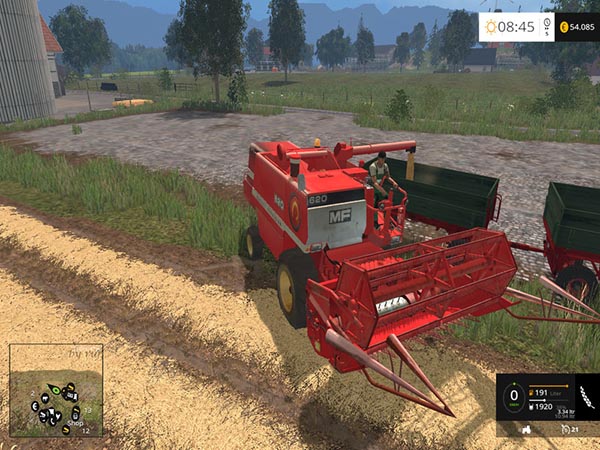Select the green player arrow on minimap

tap(54, 388)
